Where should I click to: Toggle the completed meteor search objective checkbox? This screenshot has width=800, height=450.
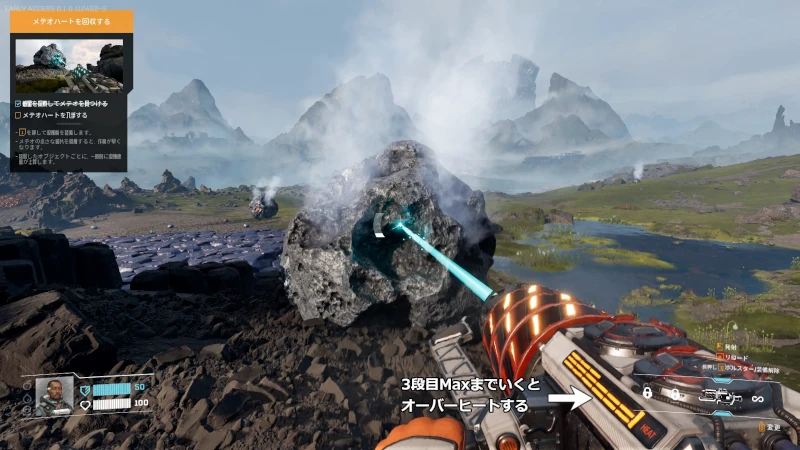pos(19,102)
